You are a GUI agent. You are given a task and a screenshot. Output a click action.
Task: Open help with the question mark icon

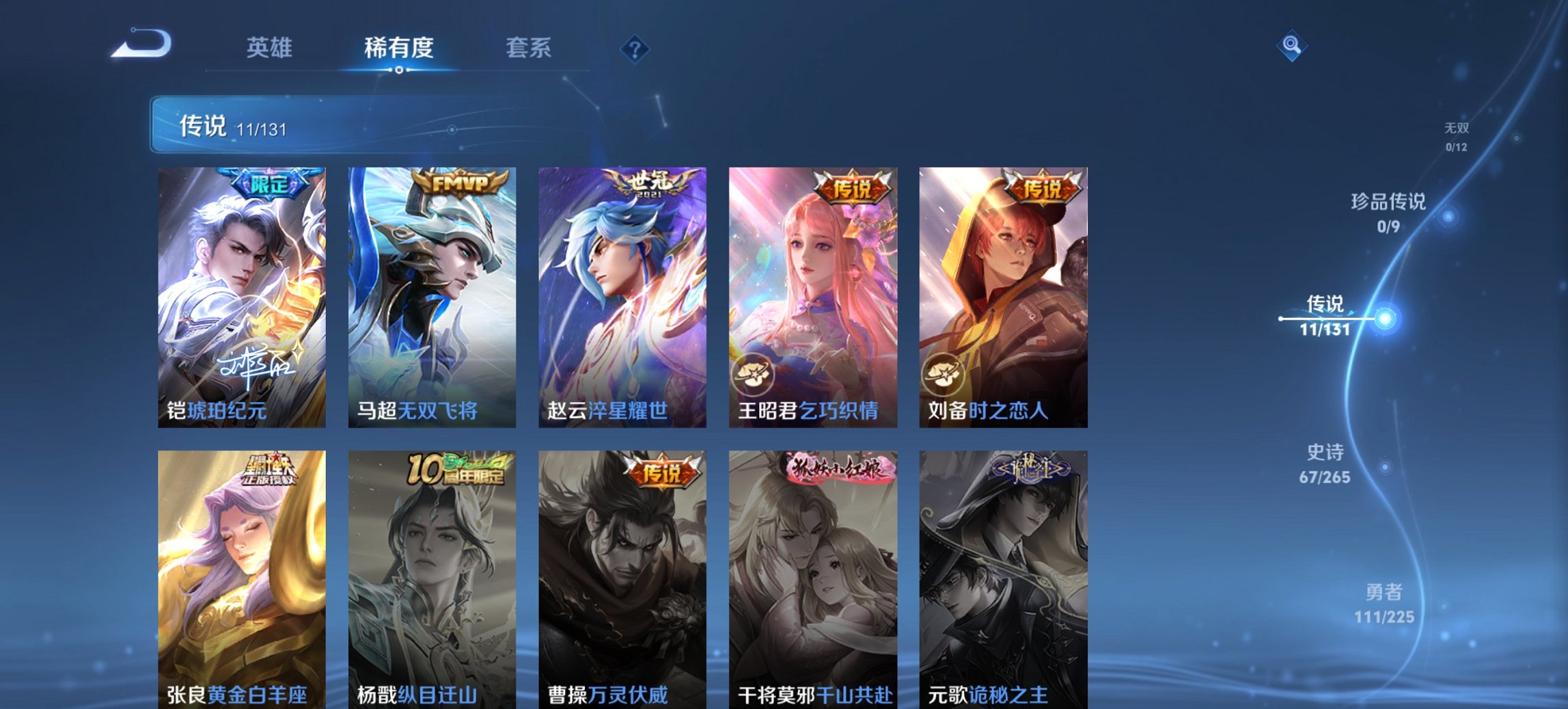coord(635,49)
